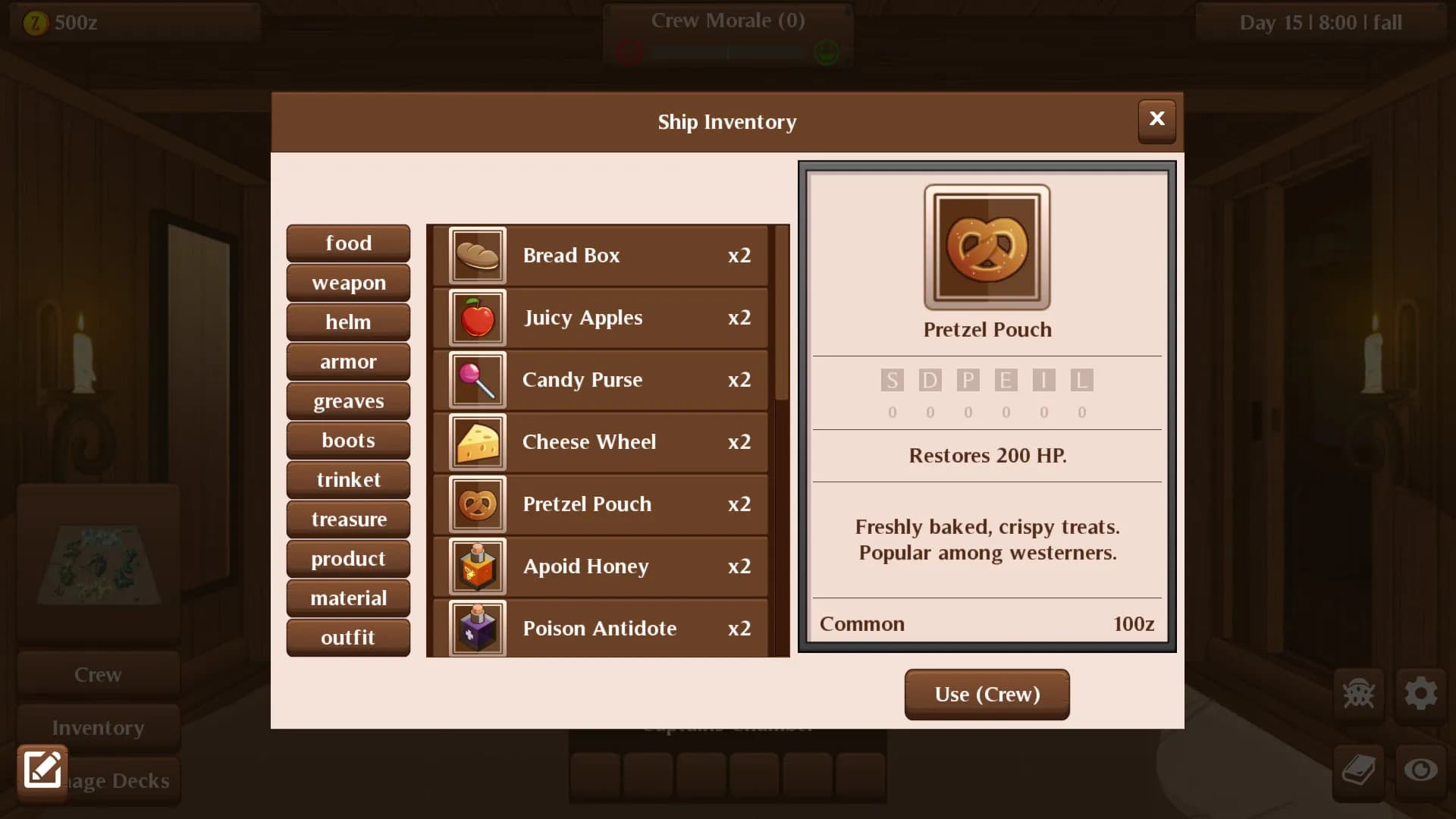1456x819 pixels.
Task: Open the material category filter
Action: coord(348,598)
